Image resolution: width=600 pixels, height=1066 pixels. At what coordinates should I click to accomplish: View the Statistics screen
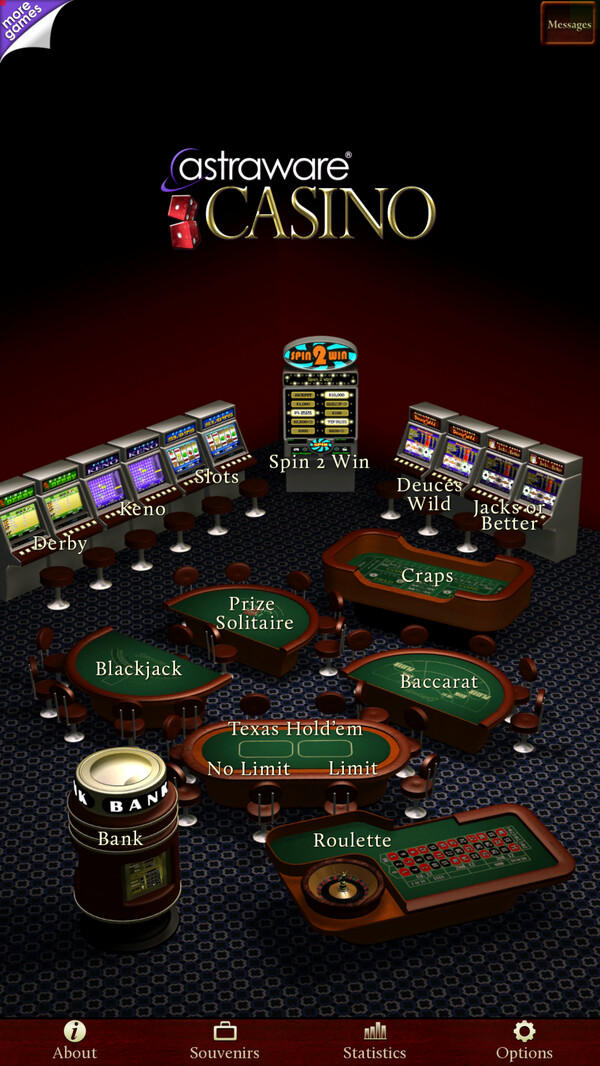point(375,1041)
